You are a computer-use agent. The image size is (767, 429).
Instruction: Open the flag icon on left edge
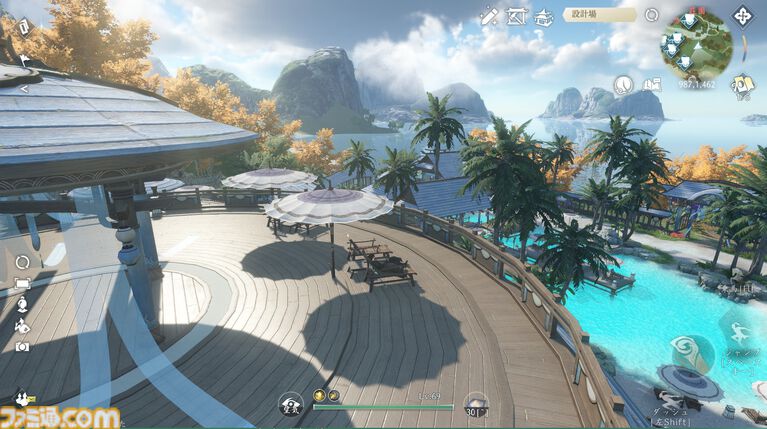tap(25, 62)
